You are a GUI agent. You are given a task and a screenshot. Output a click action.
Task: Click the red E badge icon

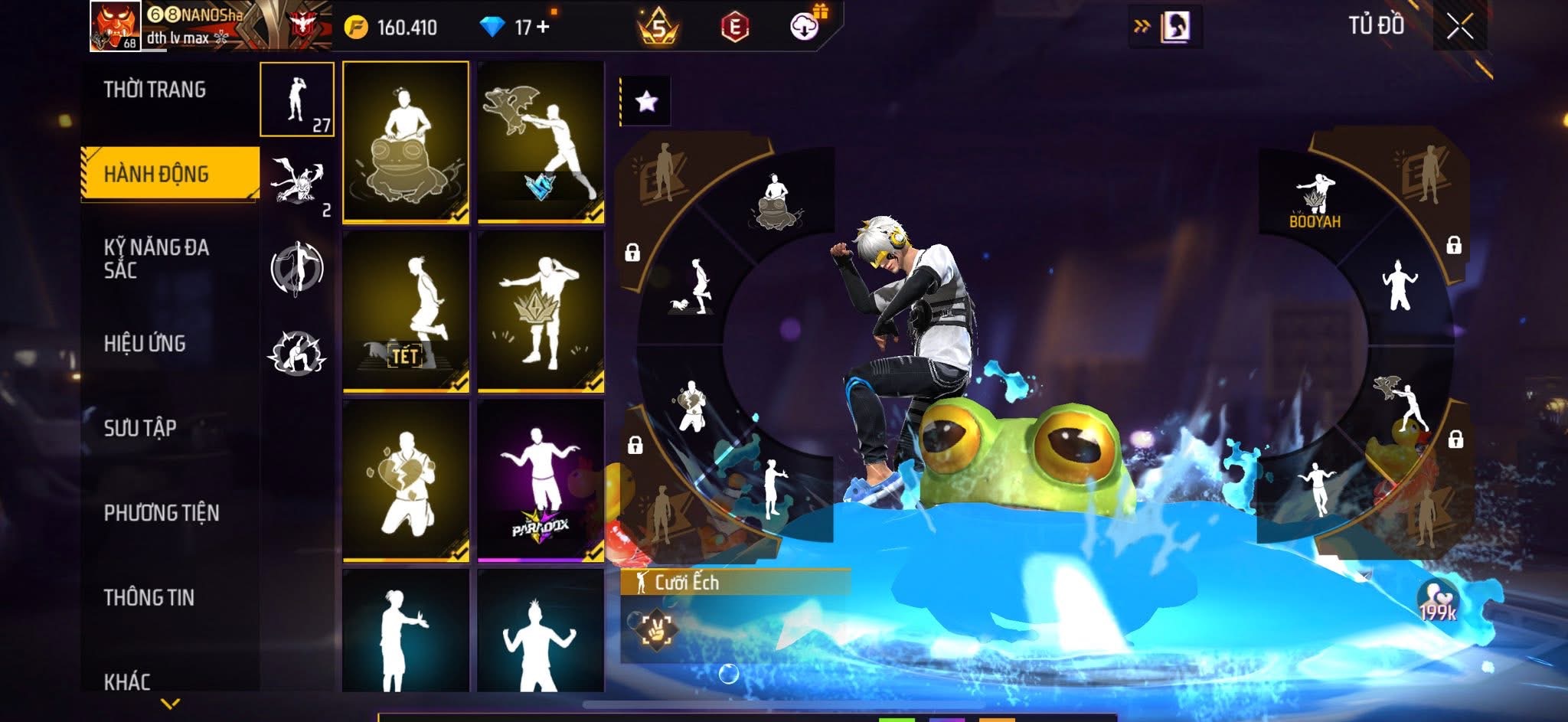point(734,28)
